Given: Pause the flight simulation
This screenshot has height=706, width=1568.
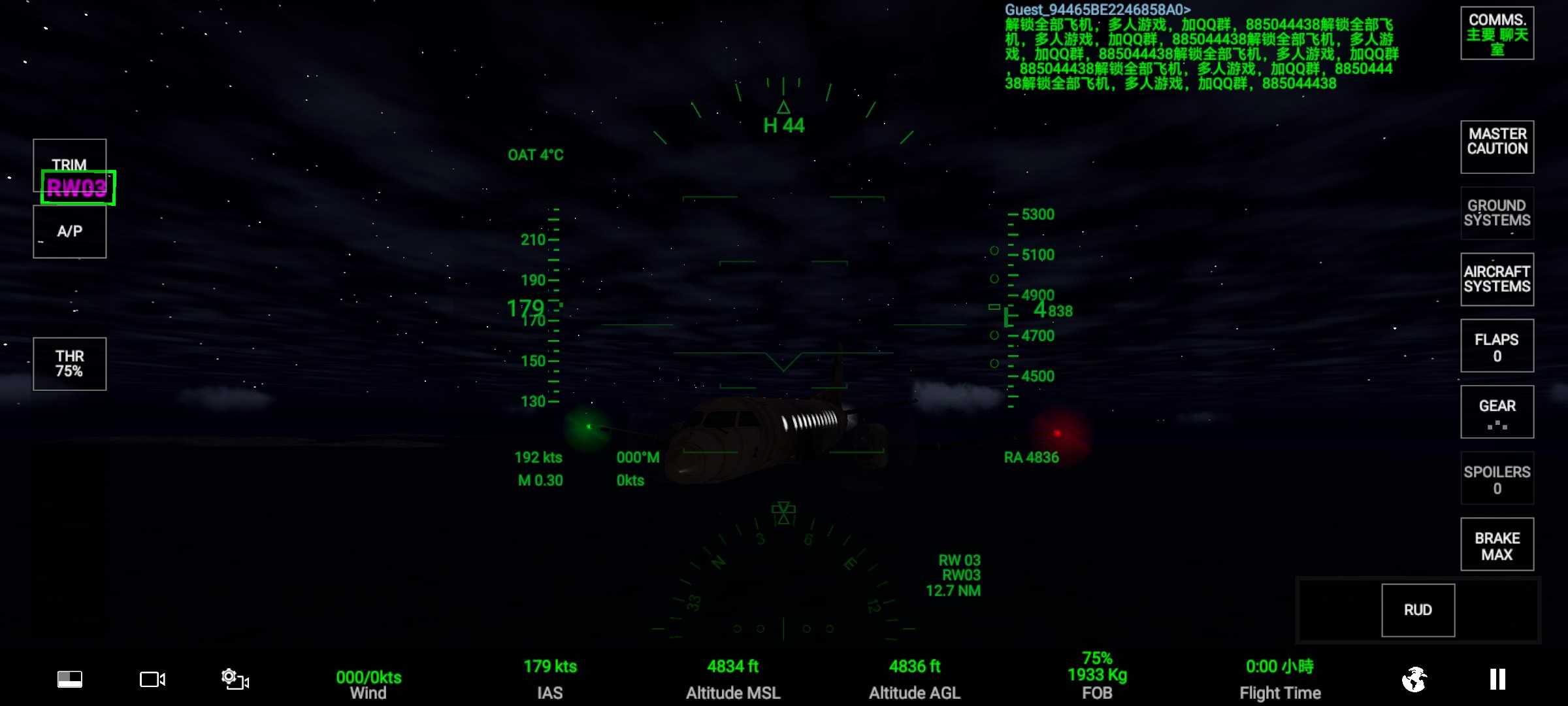Looking at the screenshot, I should pos(1497,679).
